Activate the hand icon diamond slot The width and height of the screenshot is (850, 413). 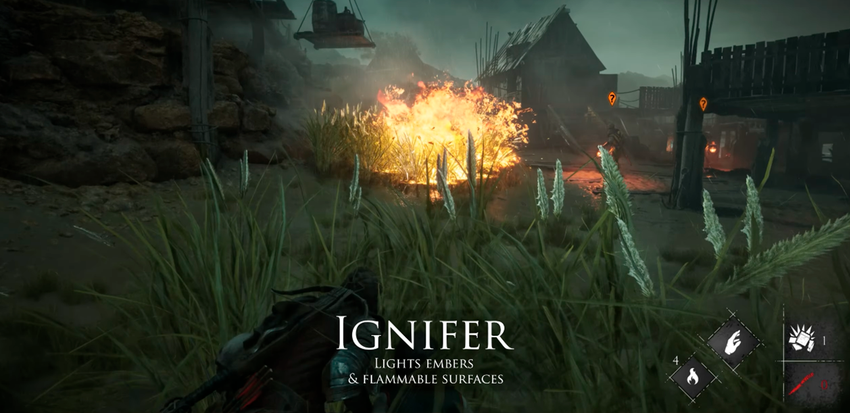735,341
